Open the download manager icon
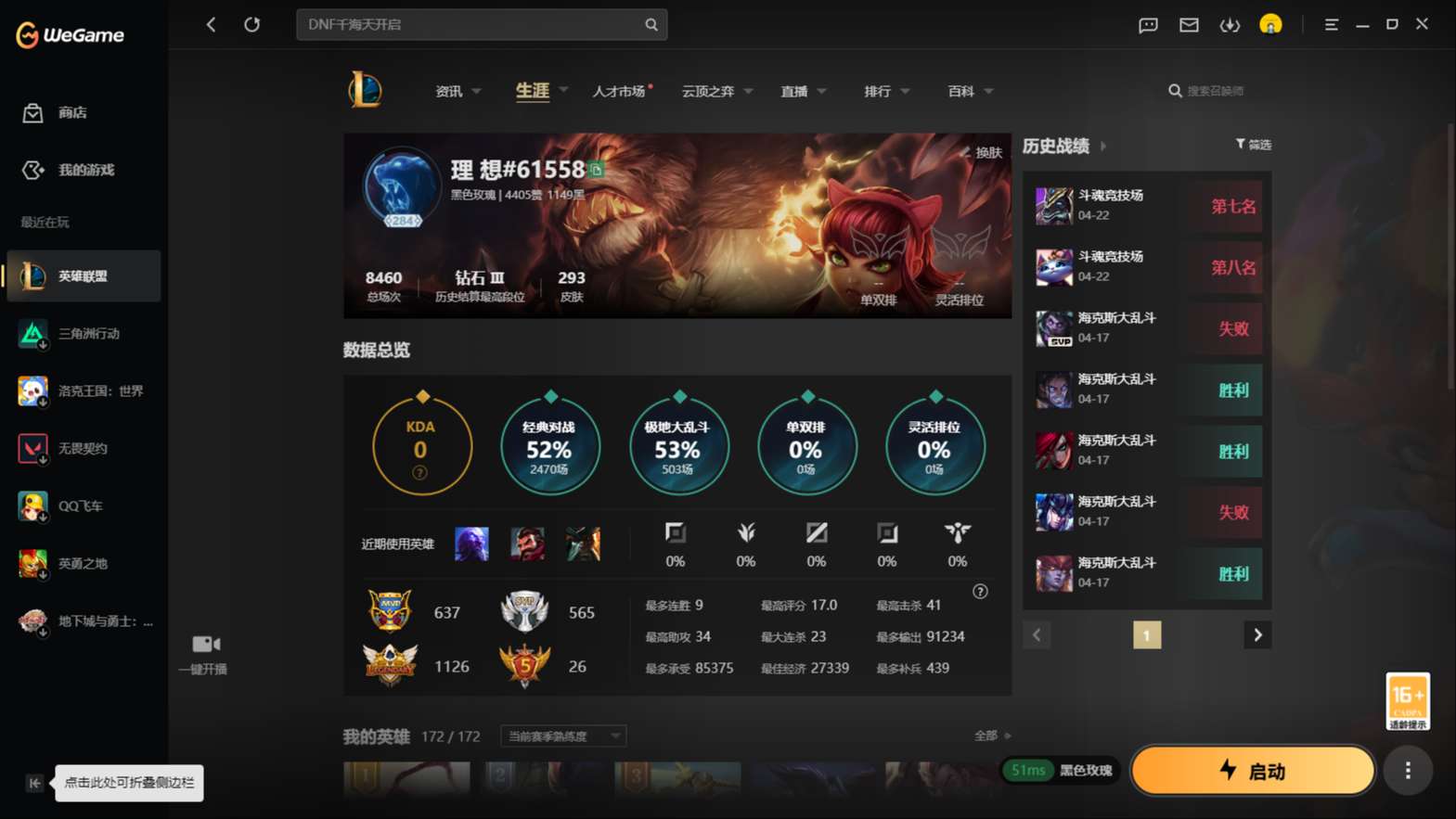Screen dimensions: 1456x819 1230,25
